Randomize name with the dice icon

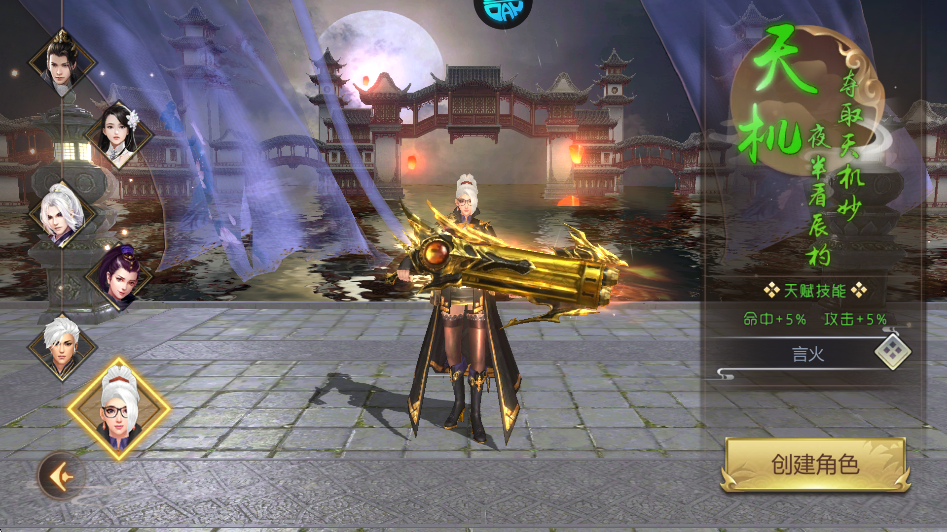pyautogui.click(x=892, y=351)
